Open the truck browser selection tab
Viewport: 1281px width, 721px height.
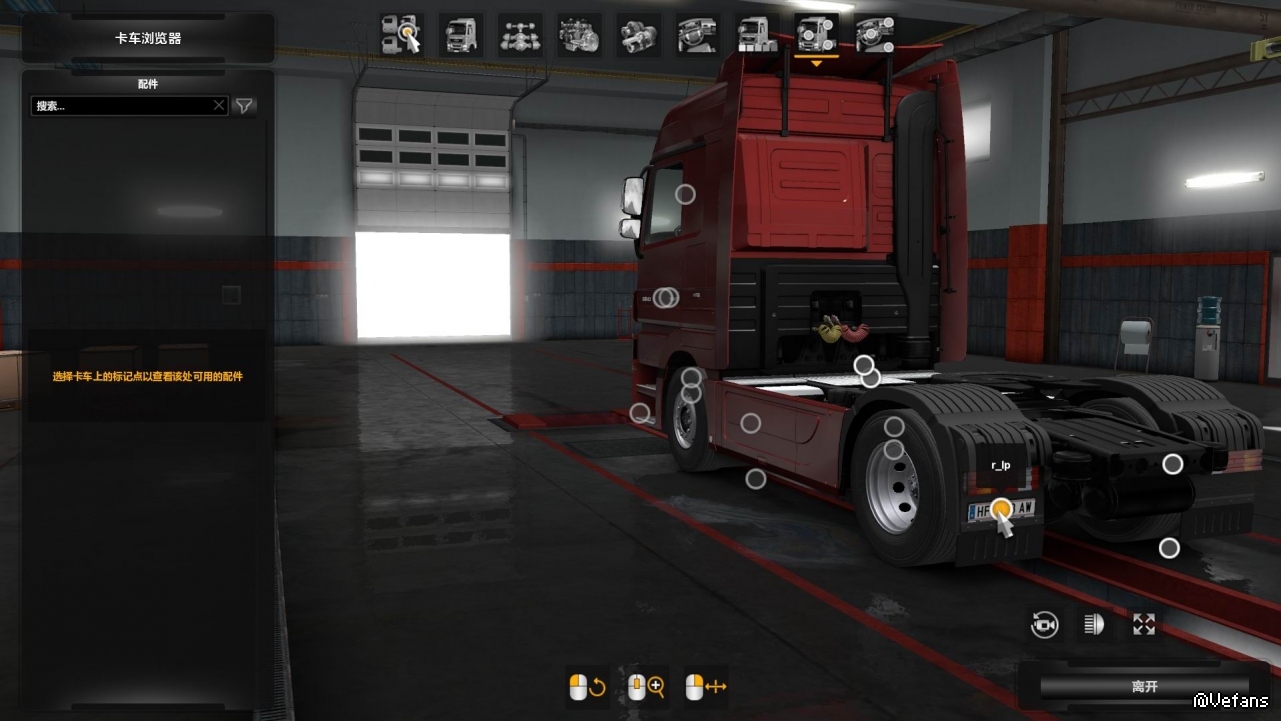(402, 35)
